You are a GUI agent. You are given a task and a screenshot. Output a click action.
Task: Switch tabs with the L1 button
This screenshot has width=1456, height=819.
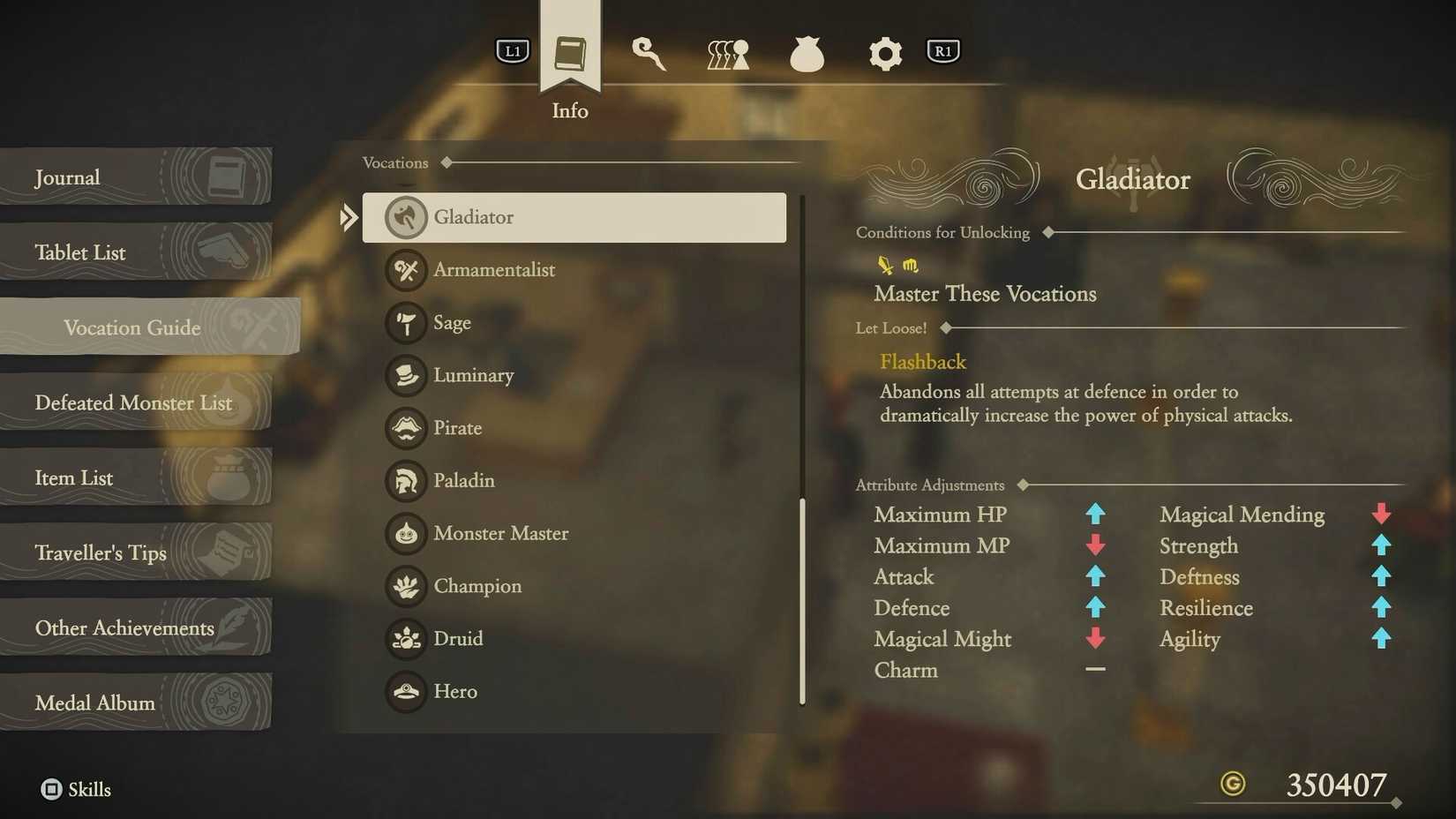pos(512,50)
